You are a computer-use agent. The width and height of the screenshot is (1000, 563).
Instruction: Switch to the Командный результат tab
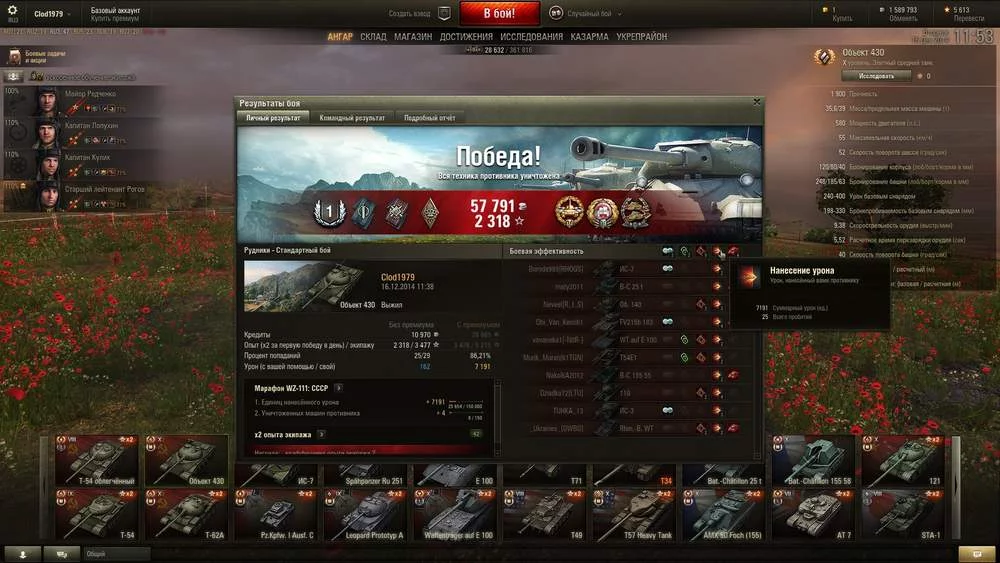[352, 118]
